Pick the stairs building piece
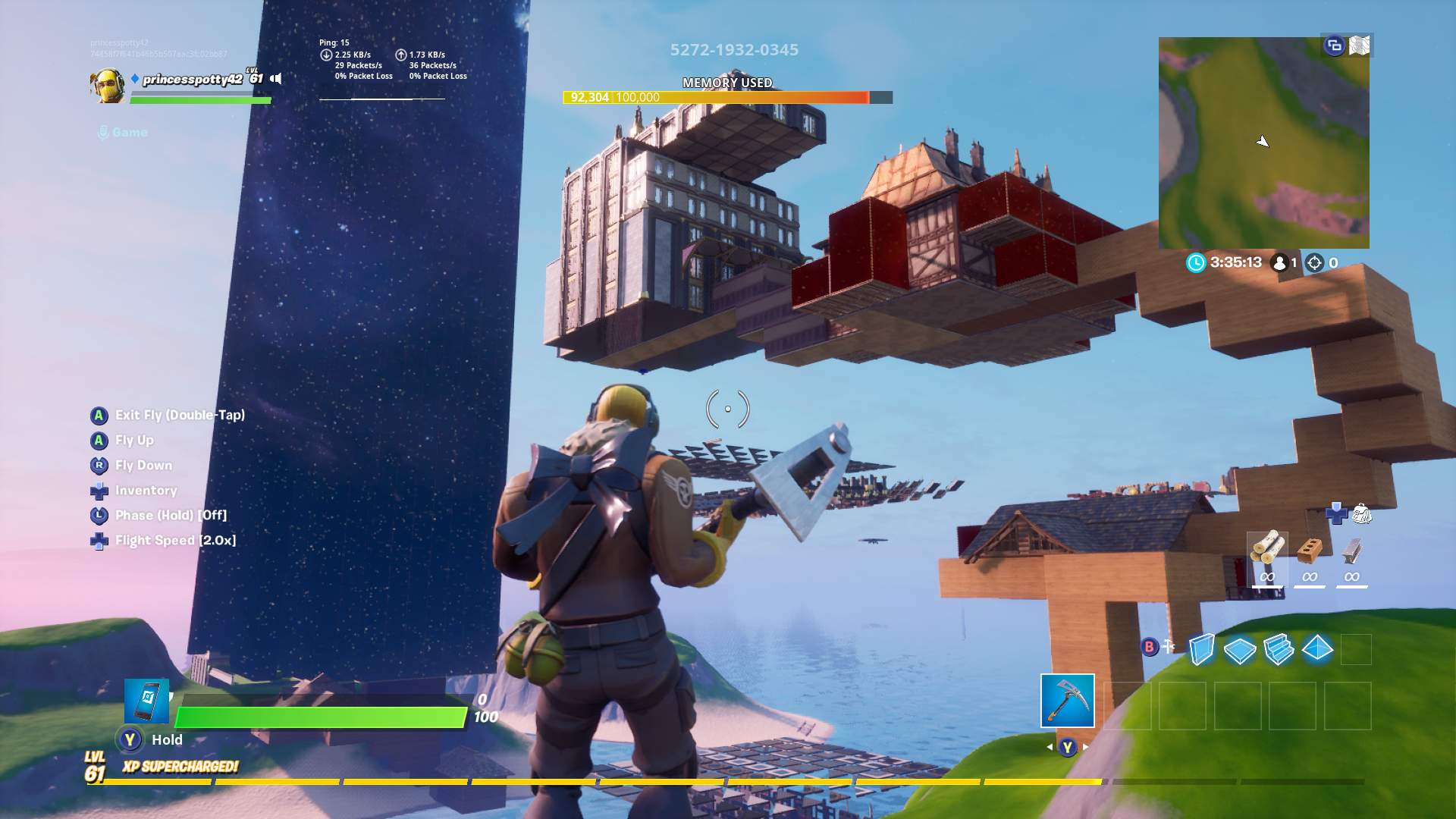 pyautogui.click(x=1279, y=649)
